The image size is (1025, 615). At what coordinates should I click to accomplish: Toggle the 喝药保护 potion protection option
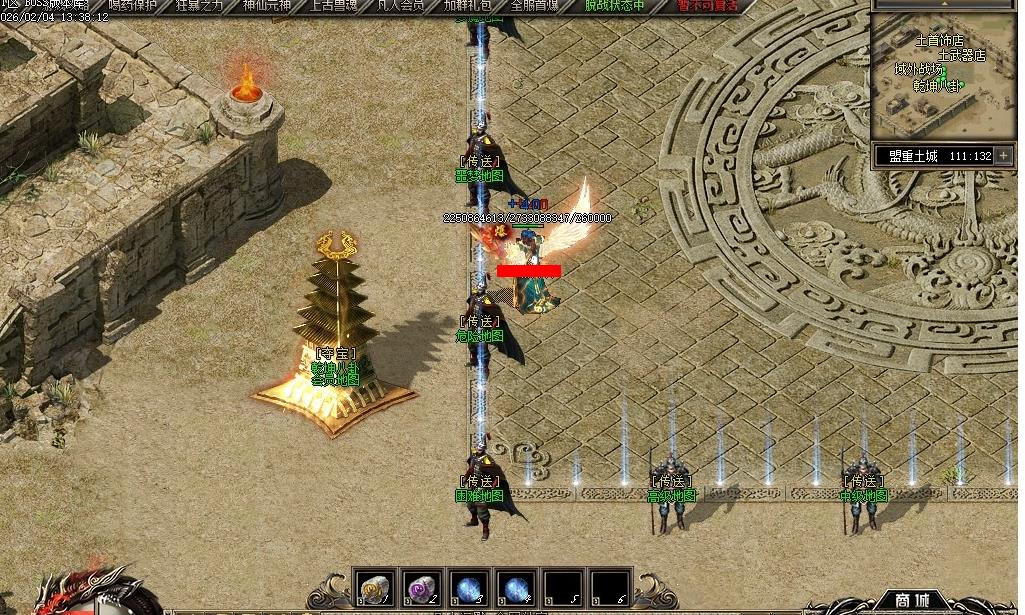(133, 5)
